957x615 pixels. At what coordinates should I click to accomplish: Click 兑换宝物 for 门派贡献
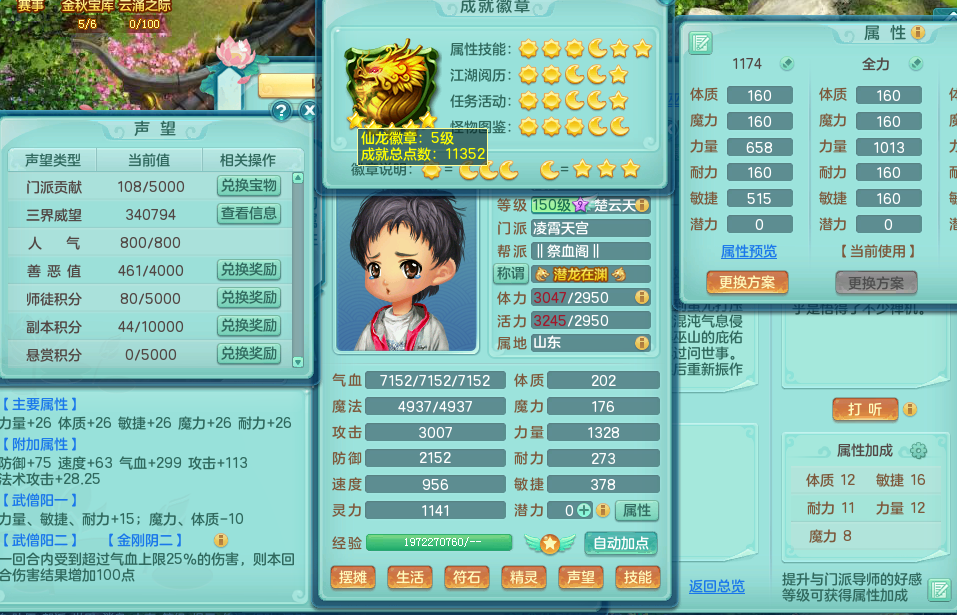pyautogui.click(x=249, y=186)
